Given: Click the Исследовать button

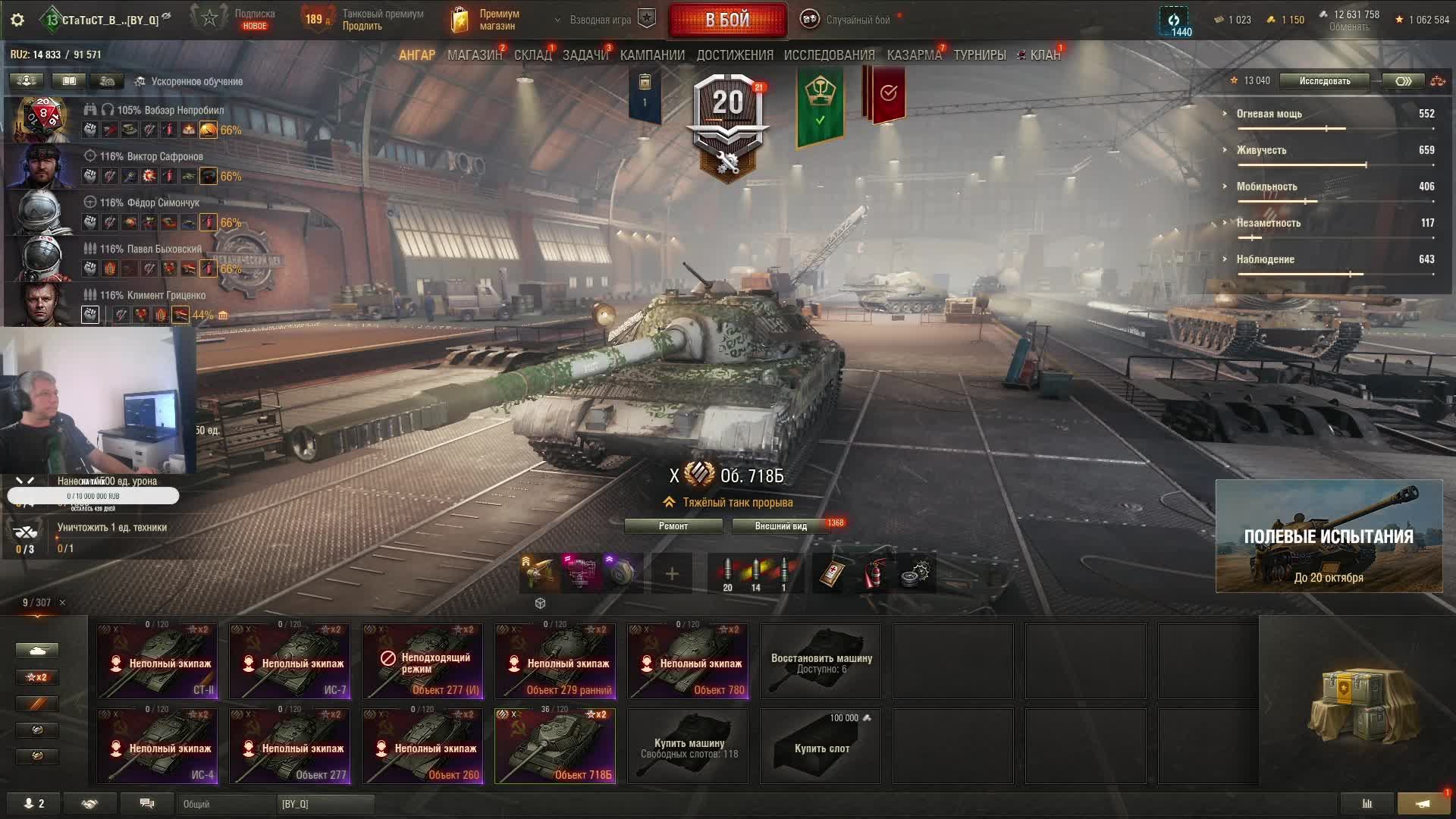Looking at the screenshot, I should pos(1324,81).
